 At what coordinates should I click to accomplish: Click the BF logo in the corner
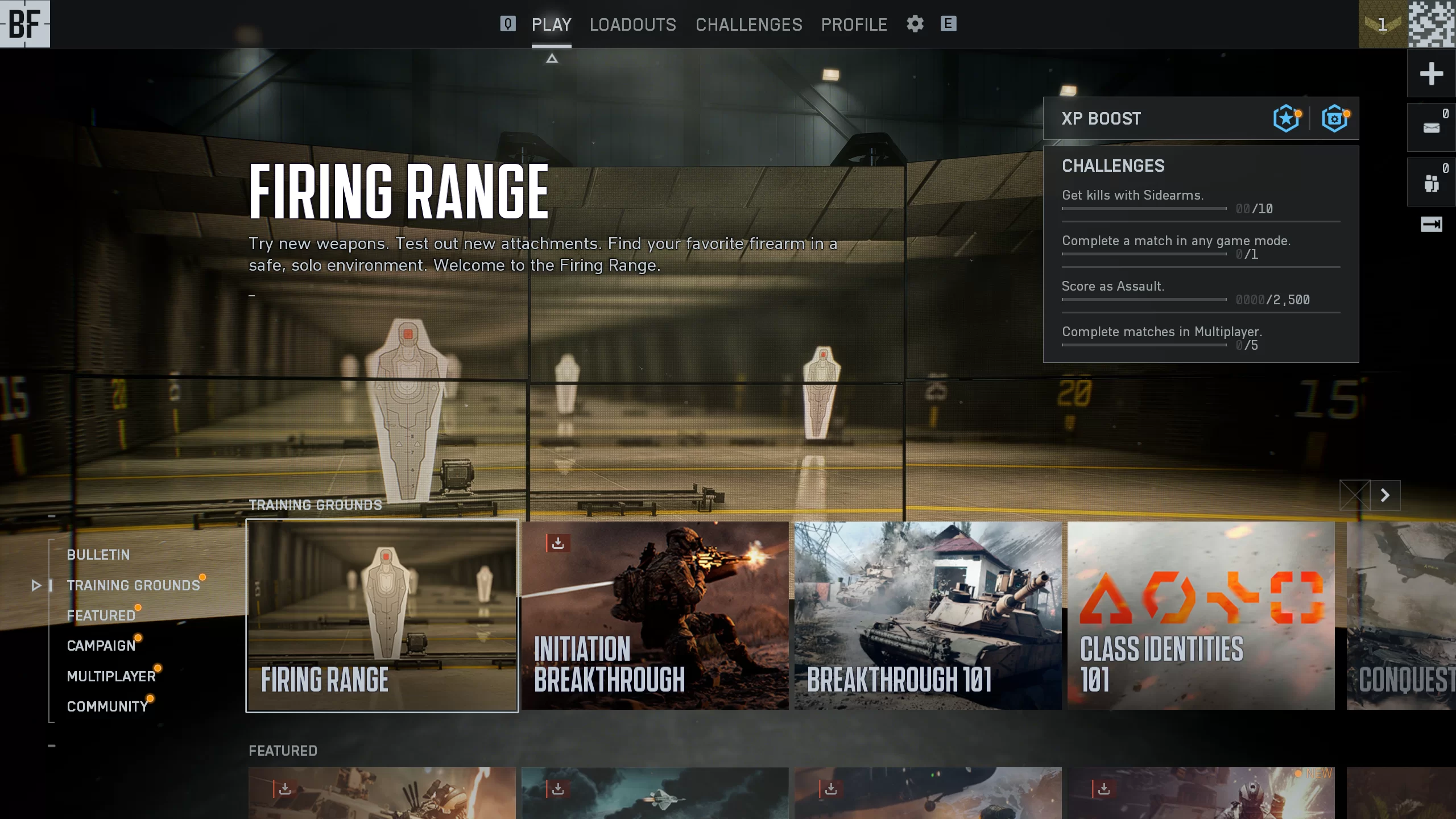25,24
